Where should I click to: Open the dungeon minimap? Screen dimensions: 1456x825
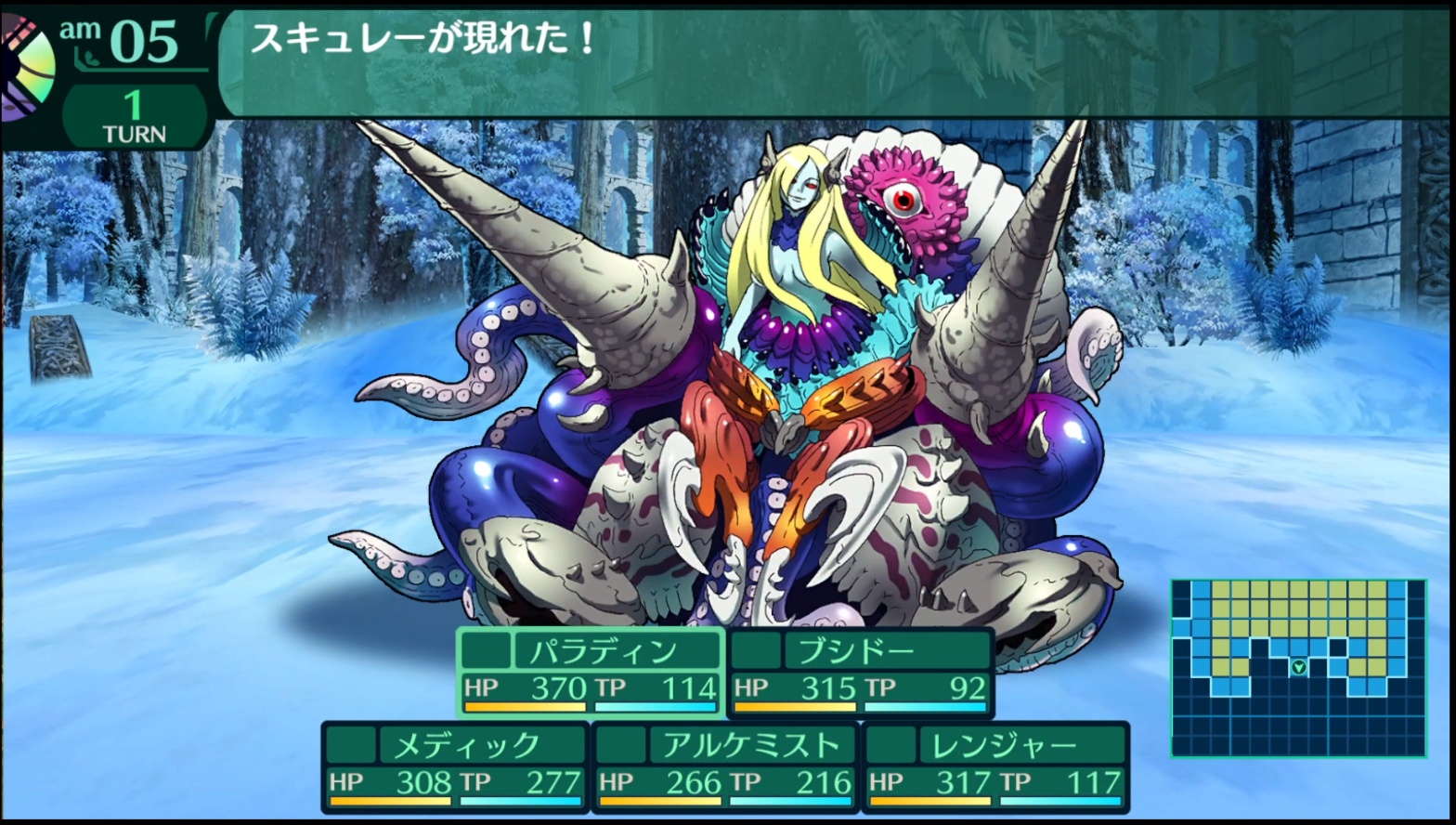click(x=1298, y=667)
